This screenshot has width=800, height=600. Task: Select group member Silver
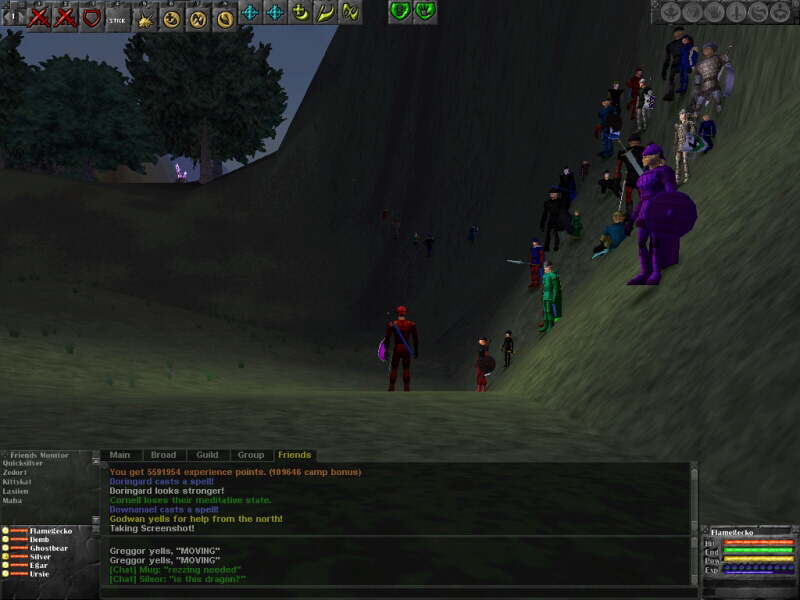click(40, 557)
